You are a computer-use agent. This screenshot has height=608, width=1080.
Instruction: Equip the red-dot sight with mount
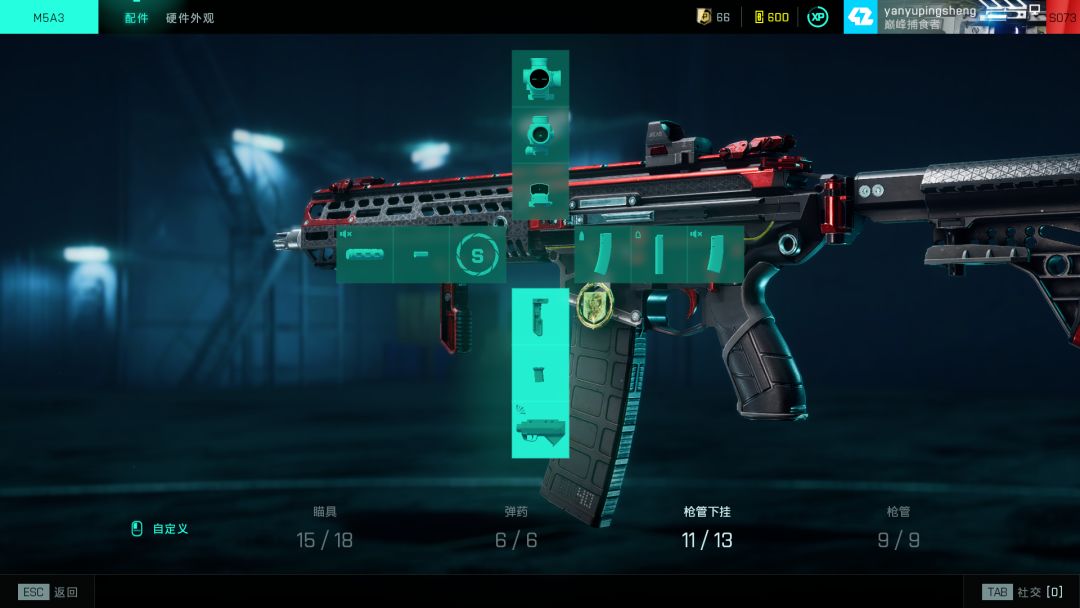pyautogui.click(x=540, y=135)
